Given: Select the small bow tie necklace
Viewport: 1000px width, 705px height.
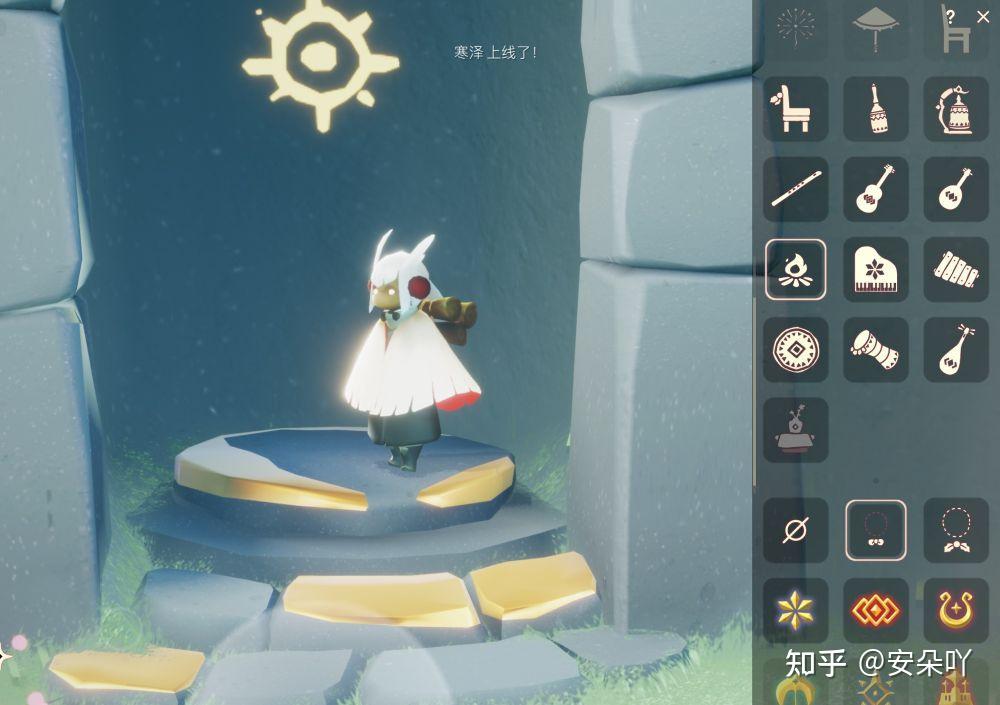Looking at the screenshot, I should click(x=876, y=530).
